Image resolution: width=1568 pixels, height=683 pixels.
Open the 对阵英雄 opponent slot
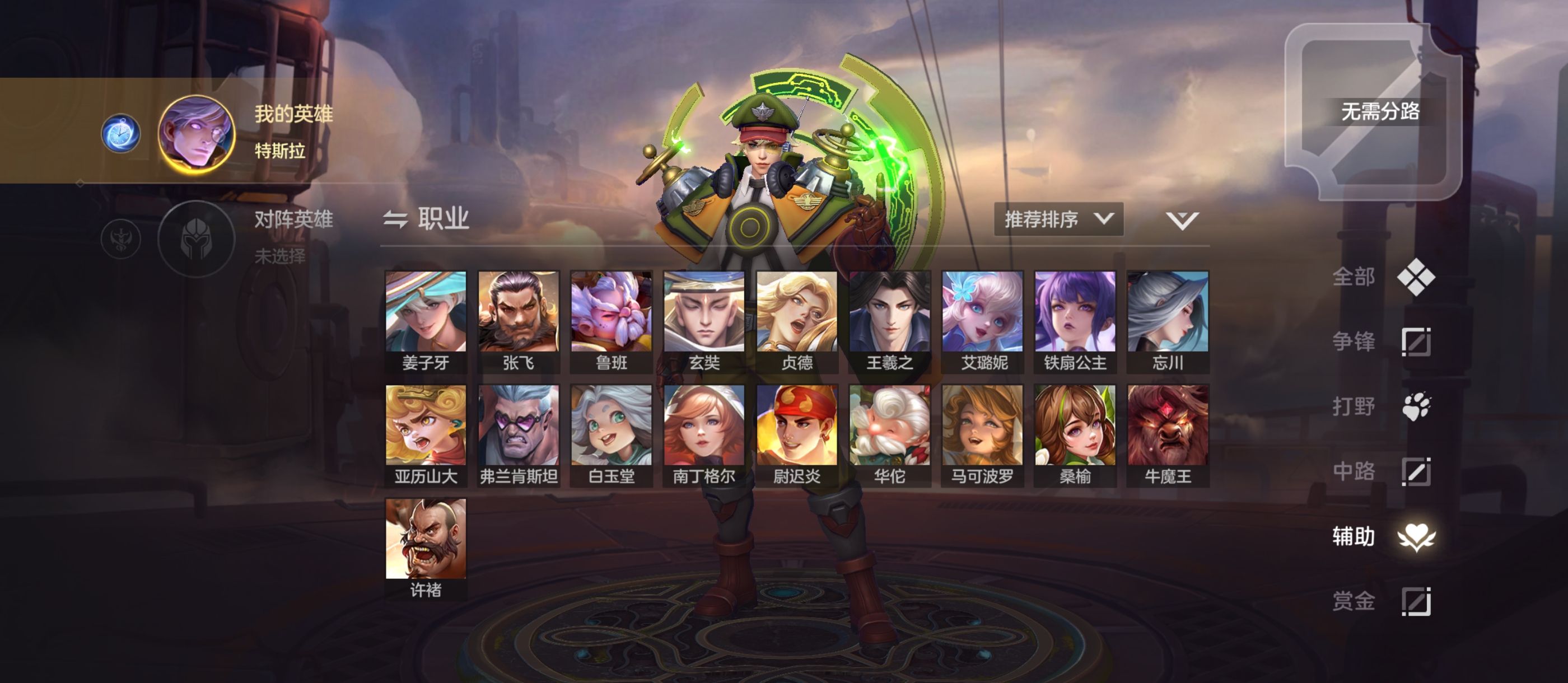click(x=197, y=238)
